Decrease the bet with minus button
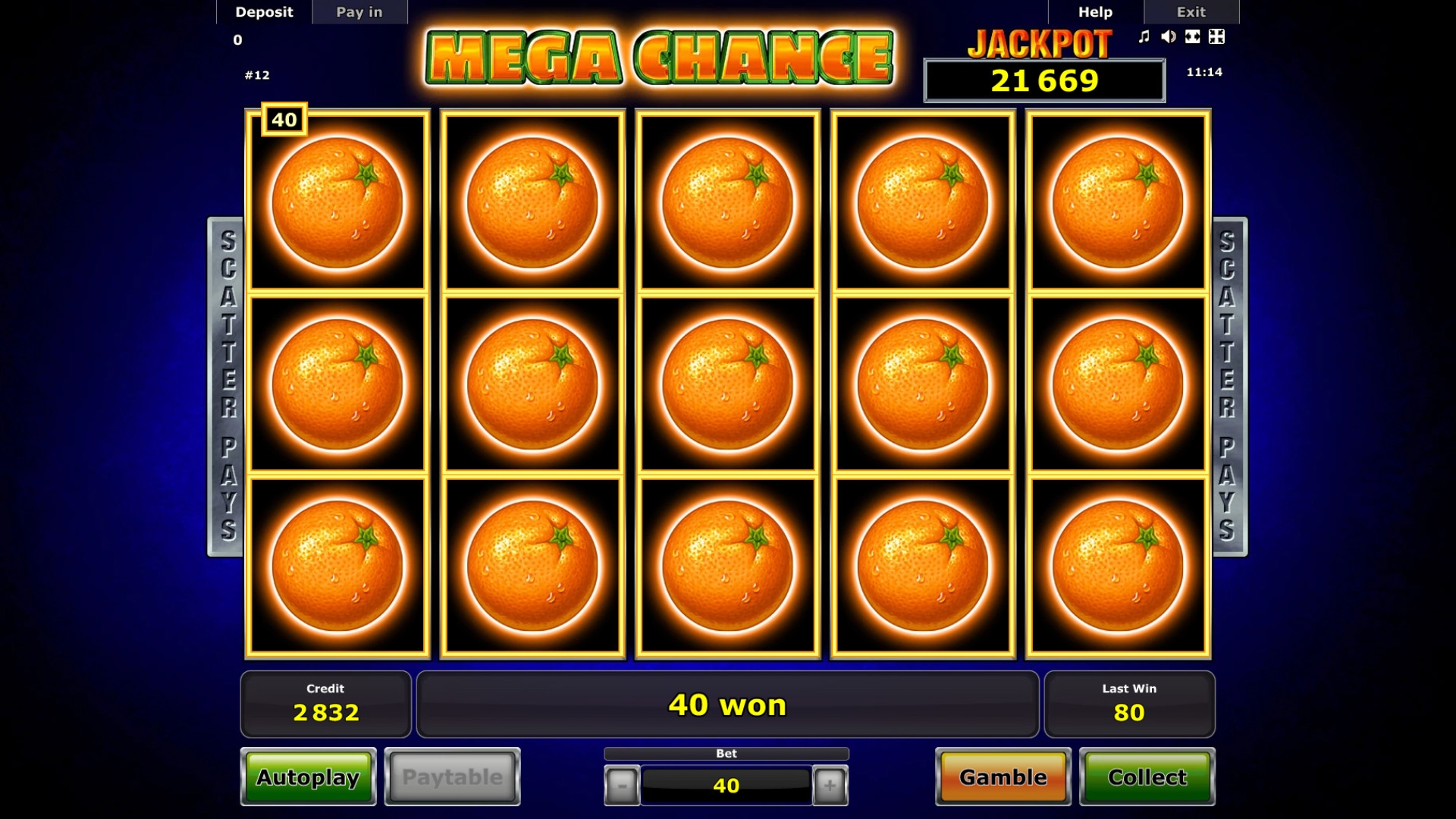This screenshot has height=819, width=1456. pos(622,786)
